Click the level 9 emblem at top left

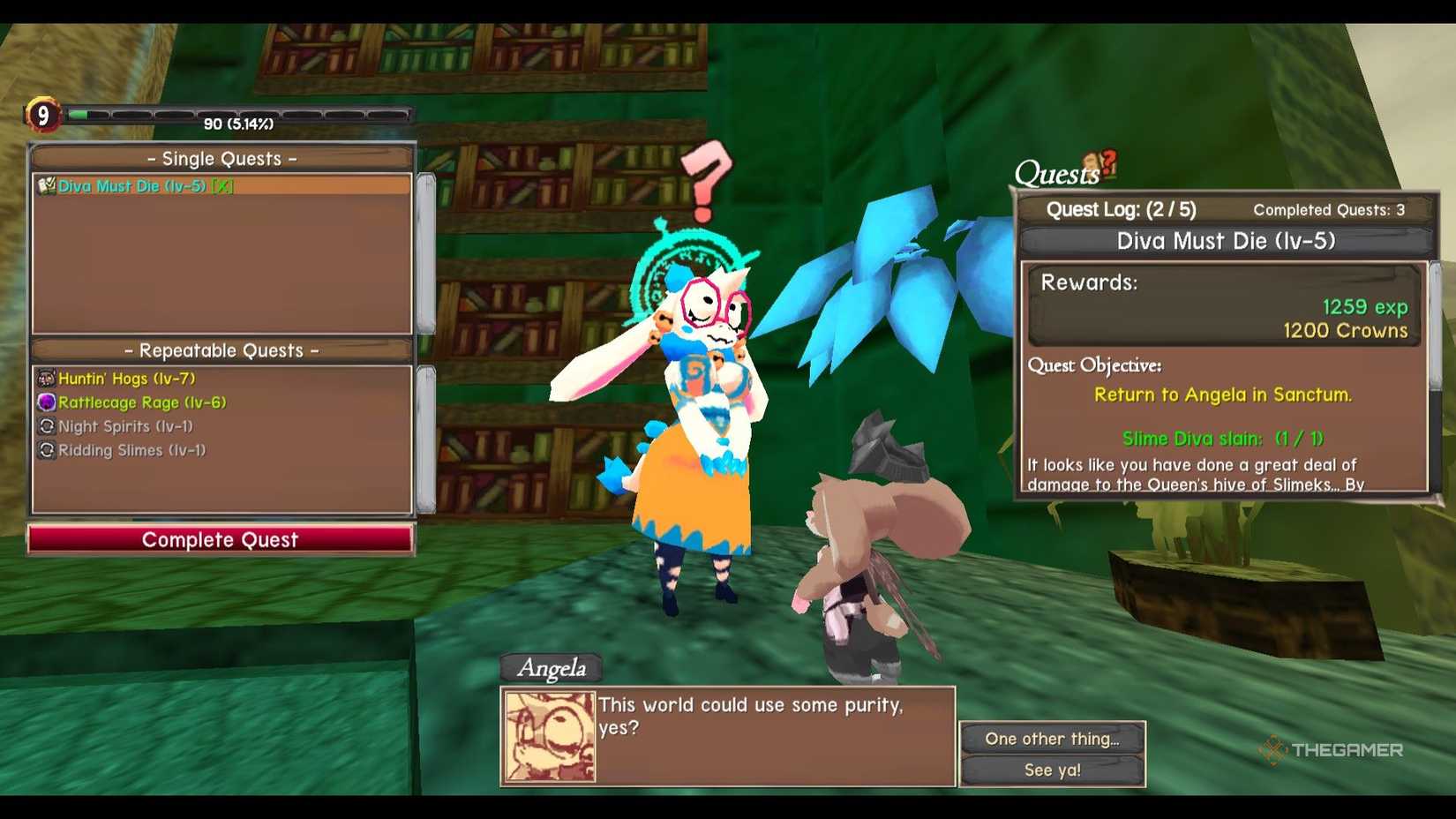pos(42,114)
